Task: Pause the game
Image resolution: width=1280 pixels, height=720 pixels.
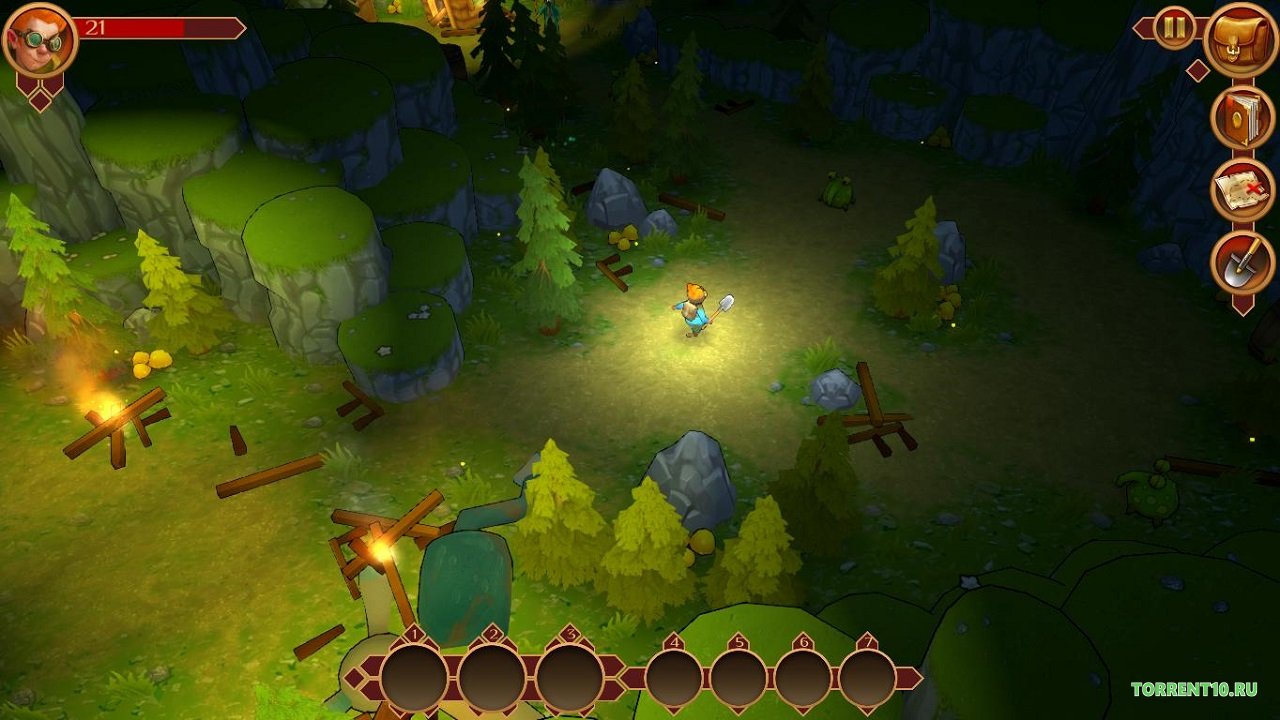Action: [1174, 28]
